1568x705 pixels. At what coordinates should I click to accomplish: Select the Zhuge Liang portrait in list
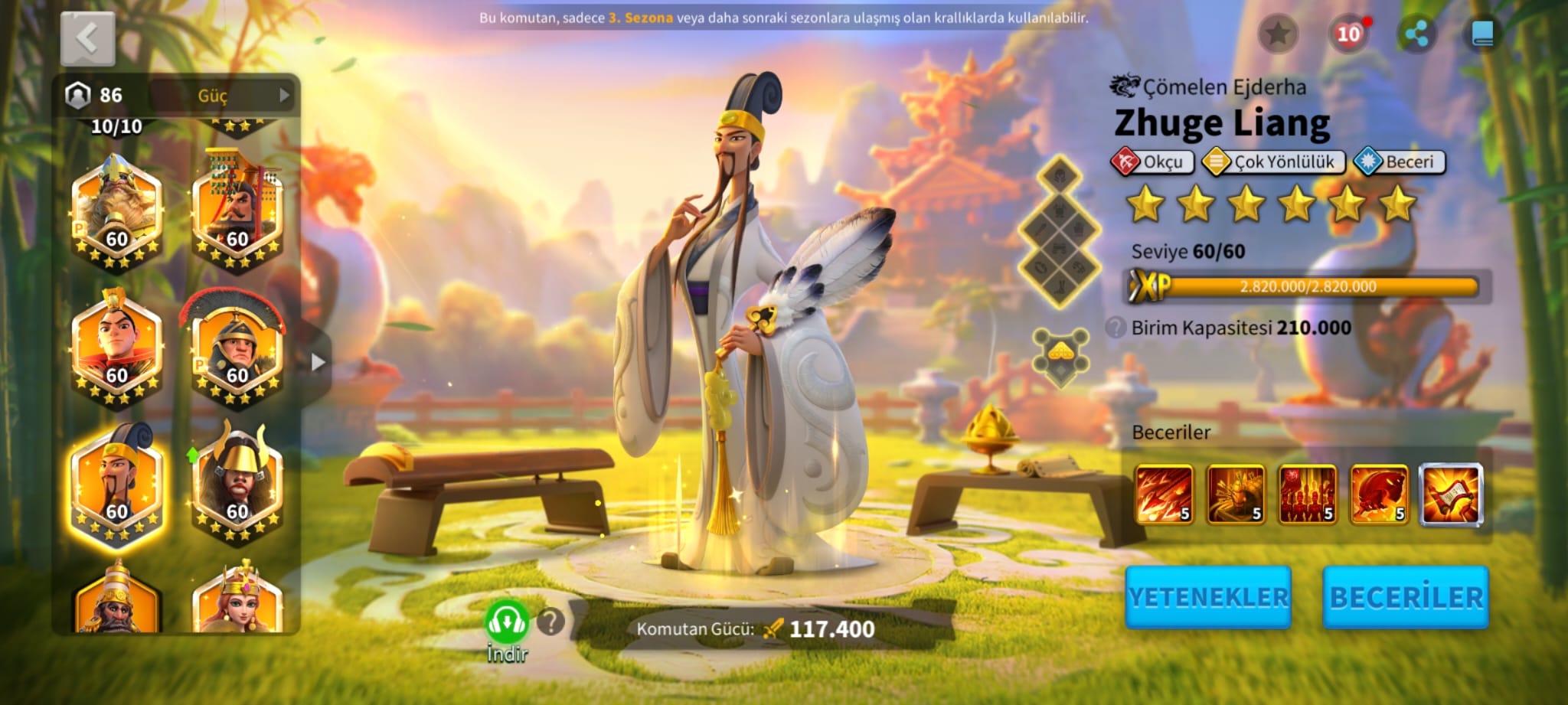[116, 484]
